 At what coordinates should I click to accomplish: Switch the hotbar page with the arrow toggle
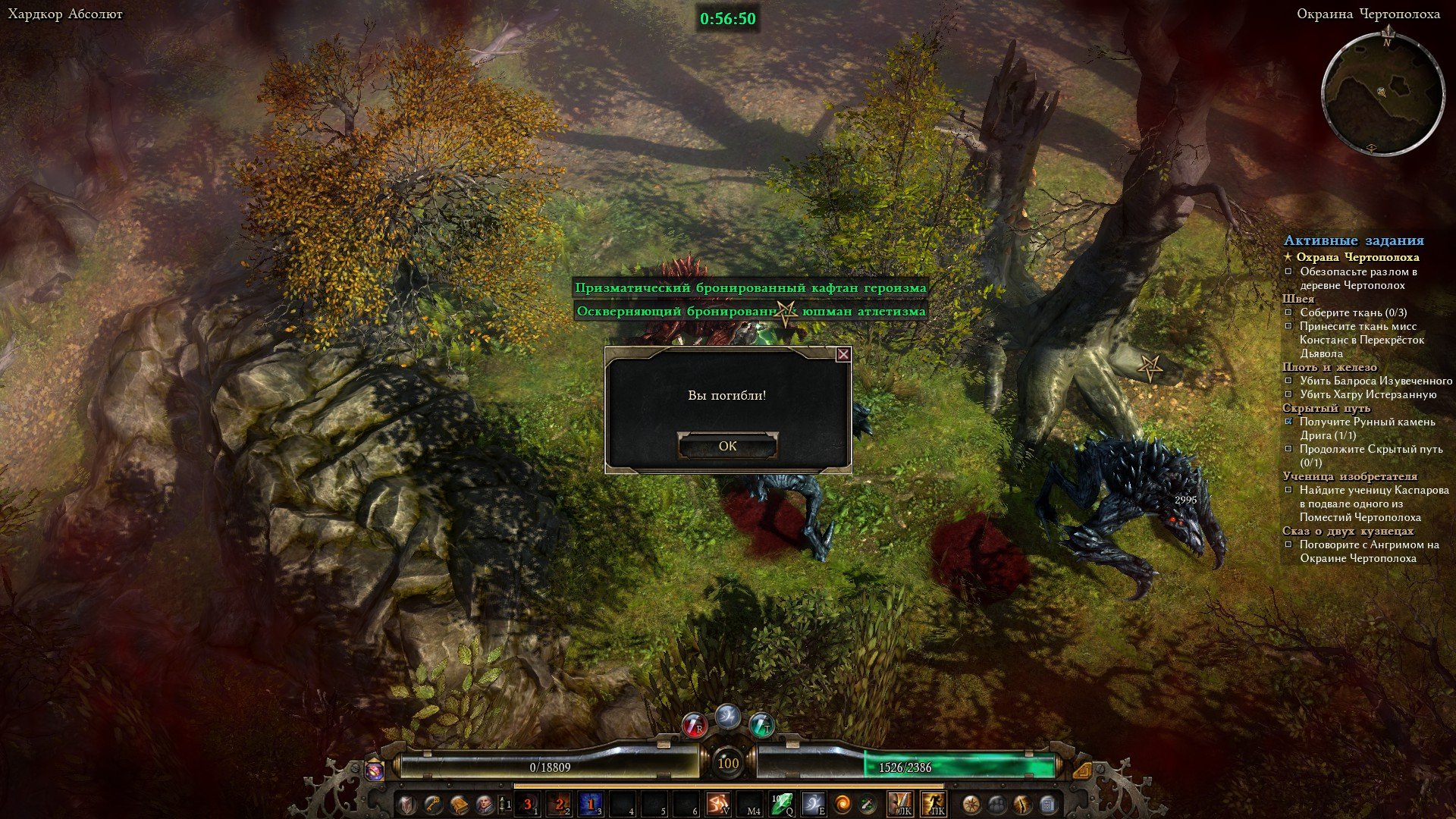pyautogui.click(x=504, y=804)
